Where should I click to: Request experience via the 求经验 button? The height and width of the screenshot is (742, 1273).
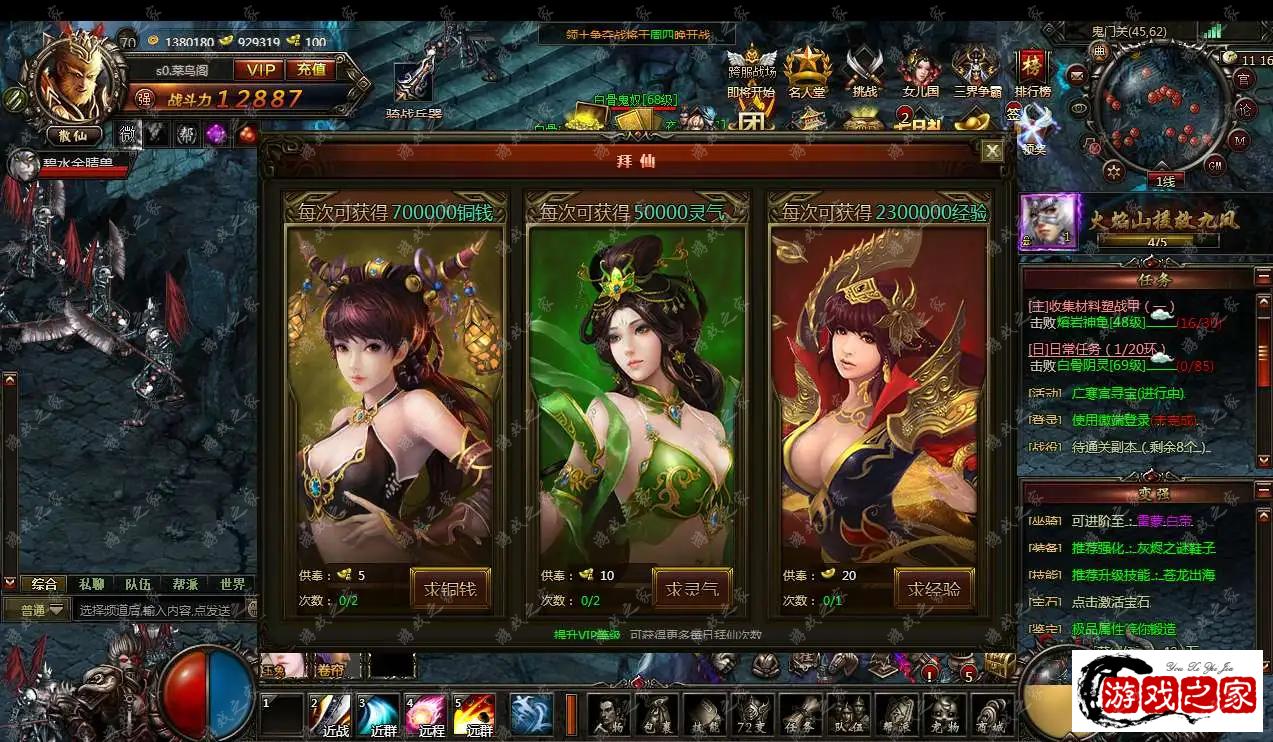point(934,588)
